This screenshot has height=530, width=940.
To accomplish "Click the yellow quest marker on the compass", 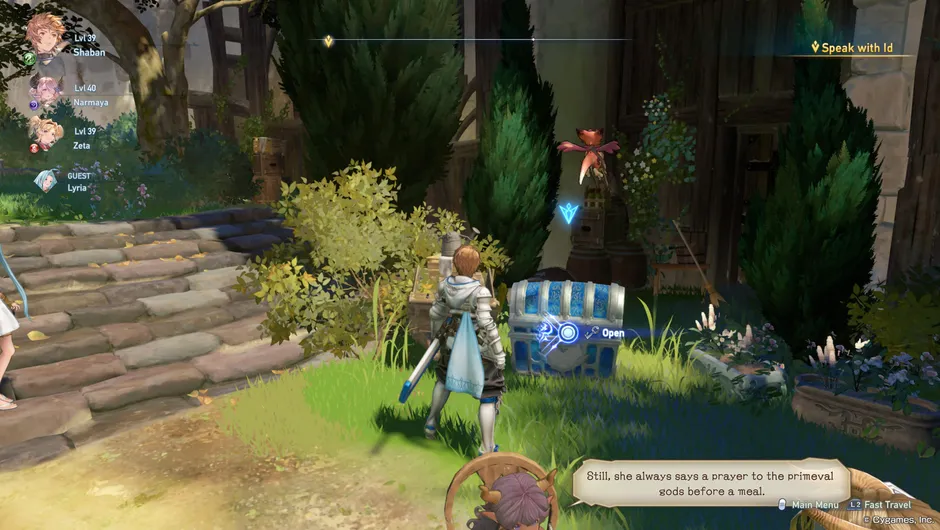I will (328, 41).
